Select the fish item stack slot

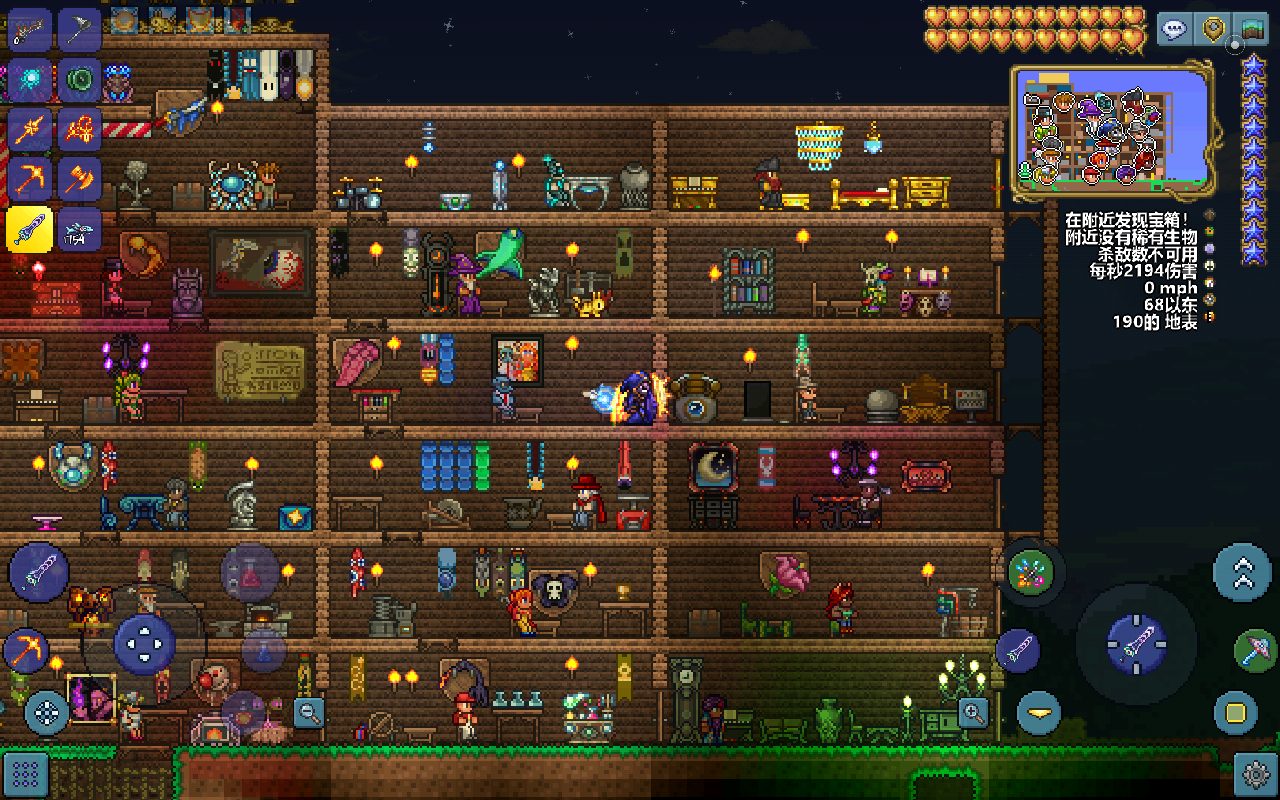(79, 230)
